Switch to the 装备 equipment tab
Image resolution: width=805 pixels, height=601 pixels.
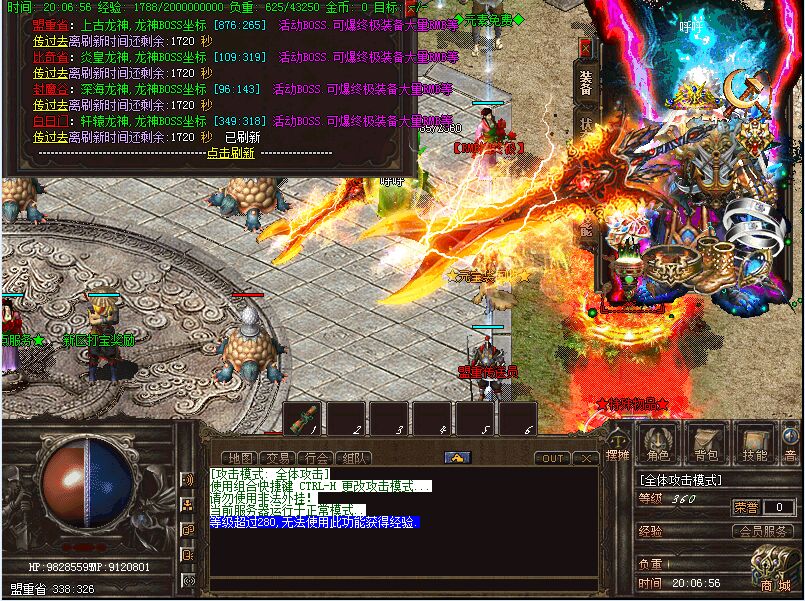point(586,84)
